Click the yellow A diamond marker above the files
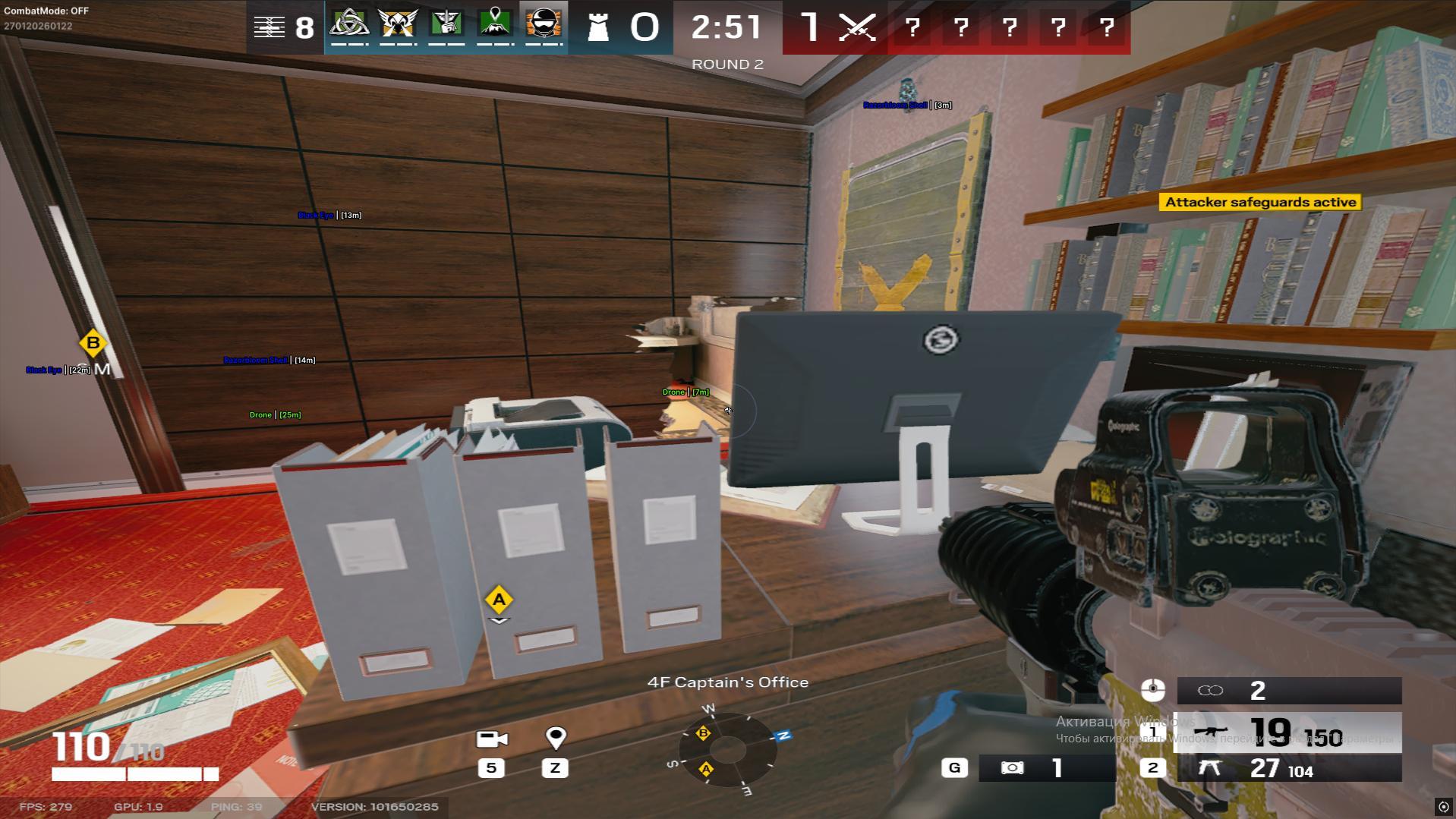Viewport: 1456px width, 819px height. (x=499, y=599)
